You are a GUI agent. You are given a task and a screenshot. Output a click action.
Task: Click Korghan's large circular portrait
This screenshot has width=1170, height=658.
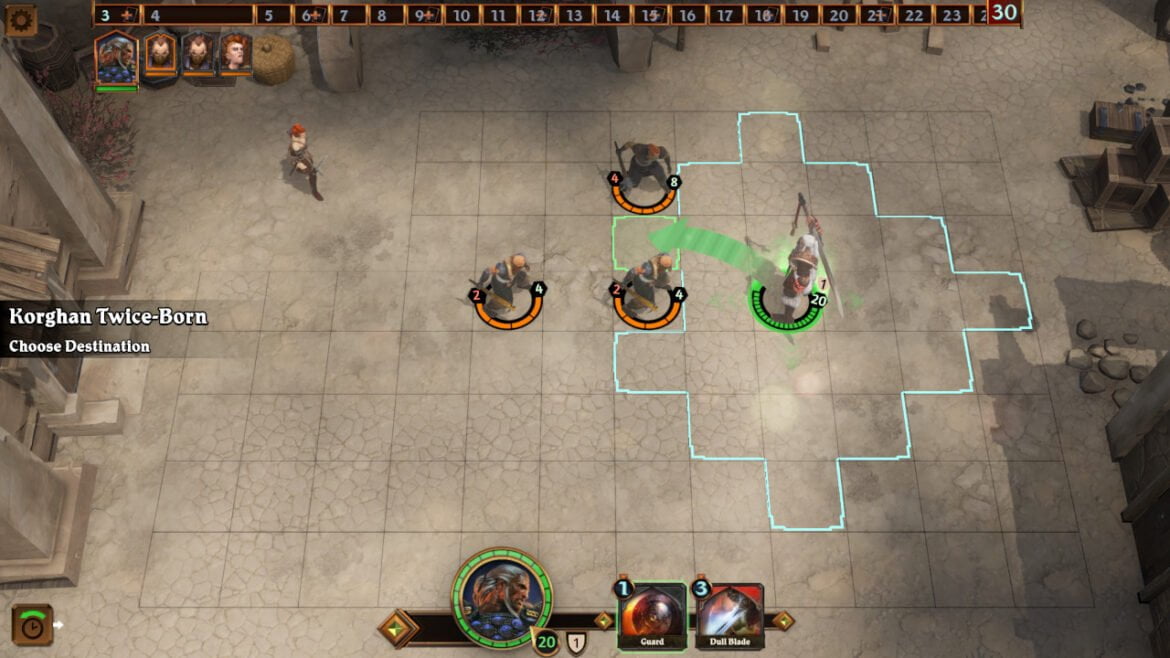point(501,597)
